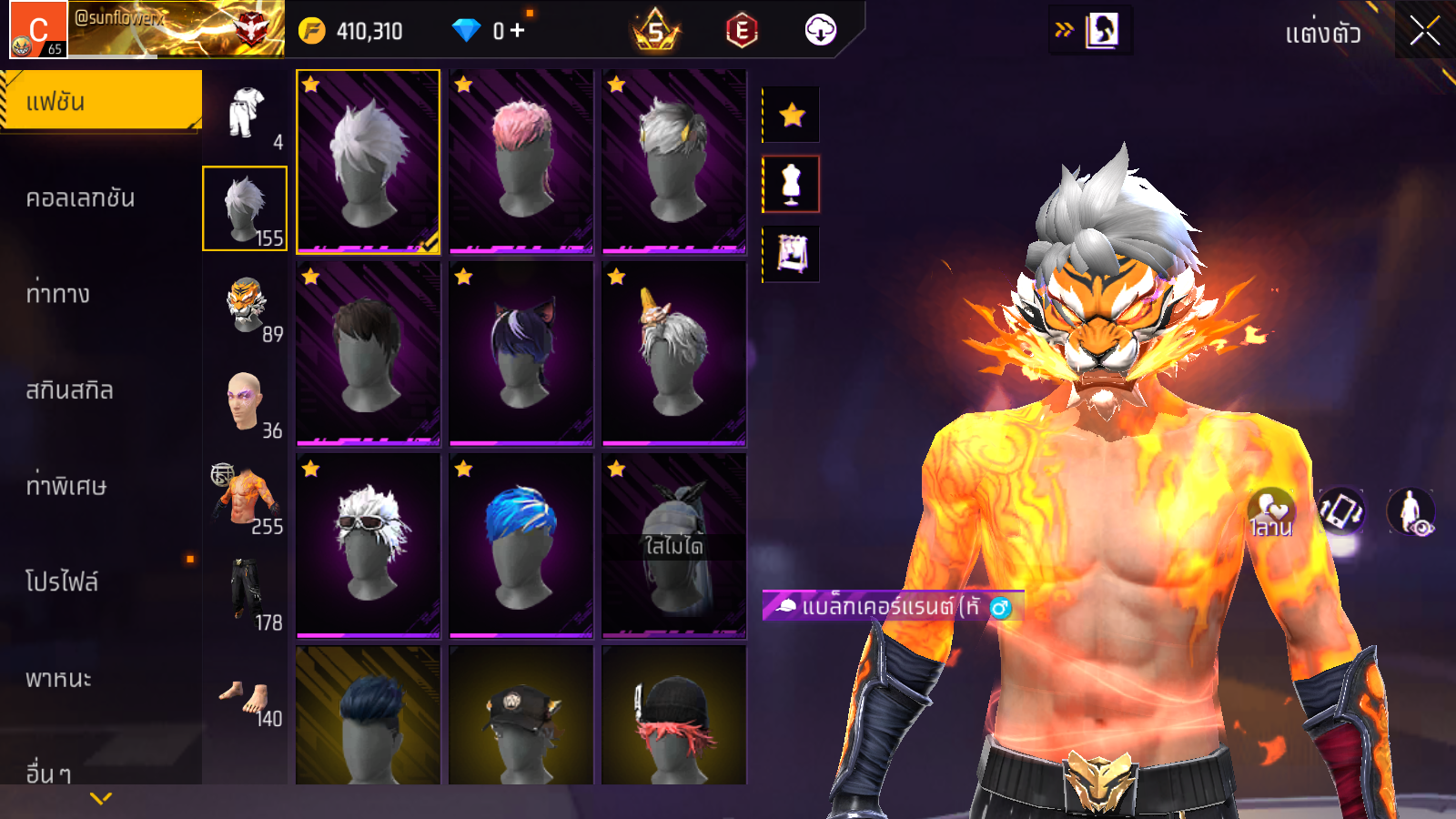This screenshot has height=819, width=1456.
Task: Open the bald head face category
Action: [246, 402]
